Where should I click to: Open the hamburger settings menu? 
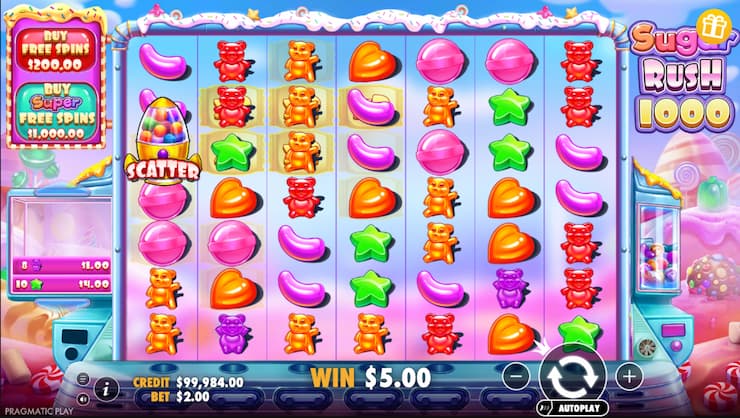pos(81,378)
